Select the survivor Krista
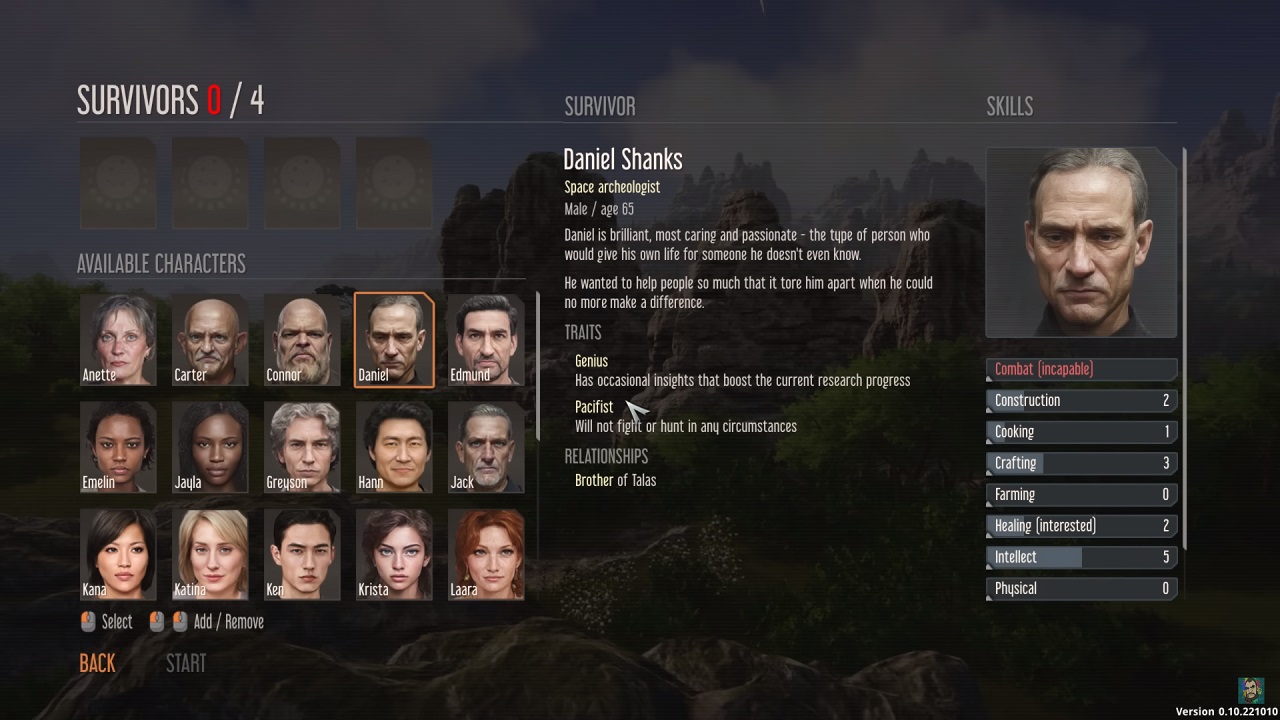The width and height of the screenshot is (1280, 720). click(394, 554)
